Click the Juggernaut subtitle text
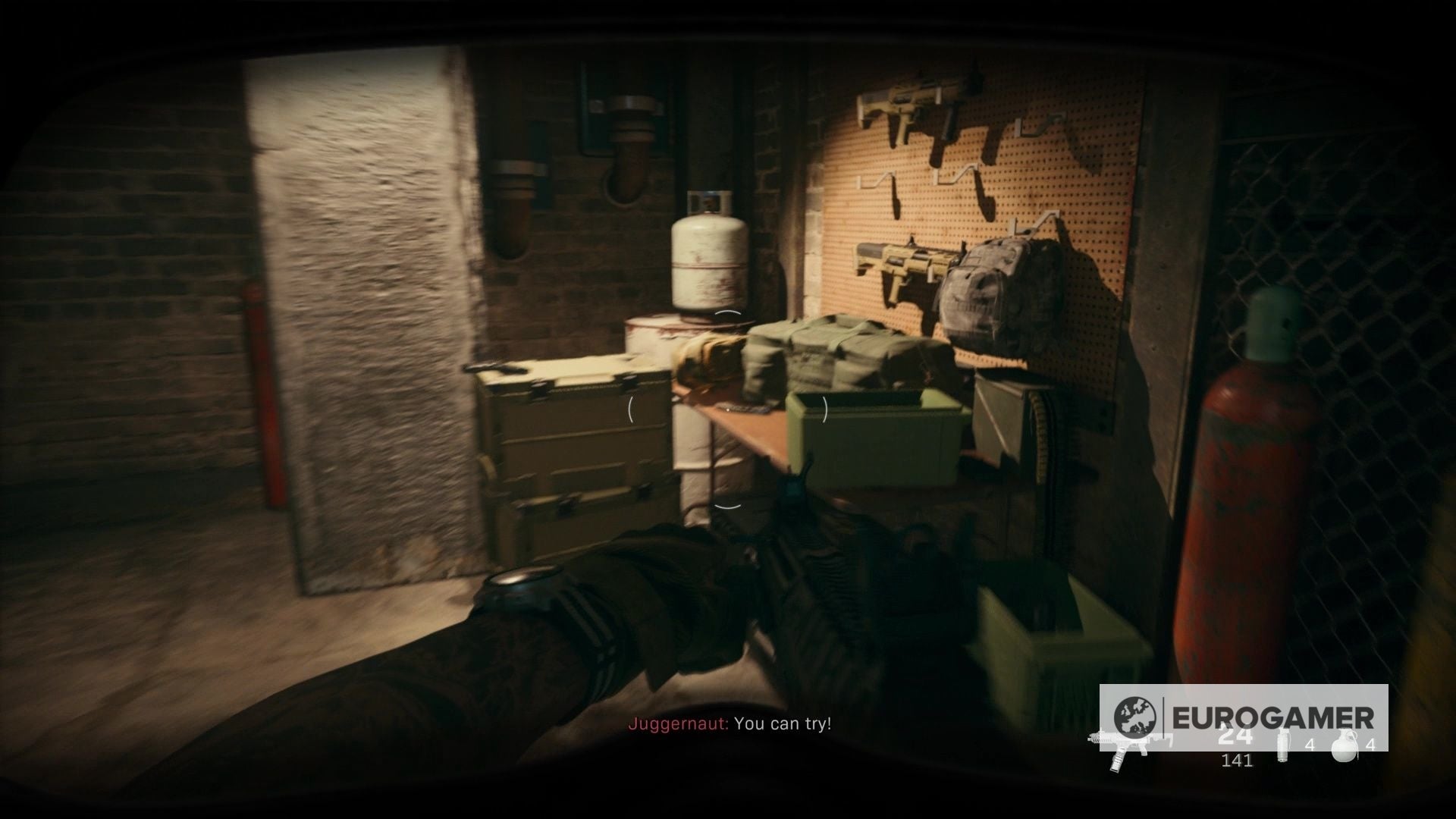Viewport: 1456px width, 819px height. [677, 724]
